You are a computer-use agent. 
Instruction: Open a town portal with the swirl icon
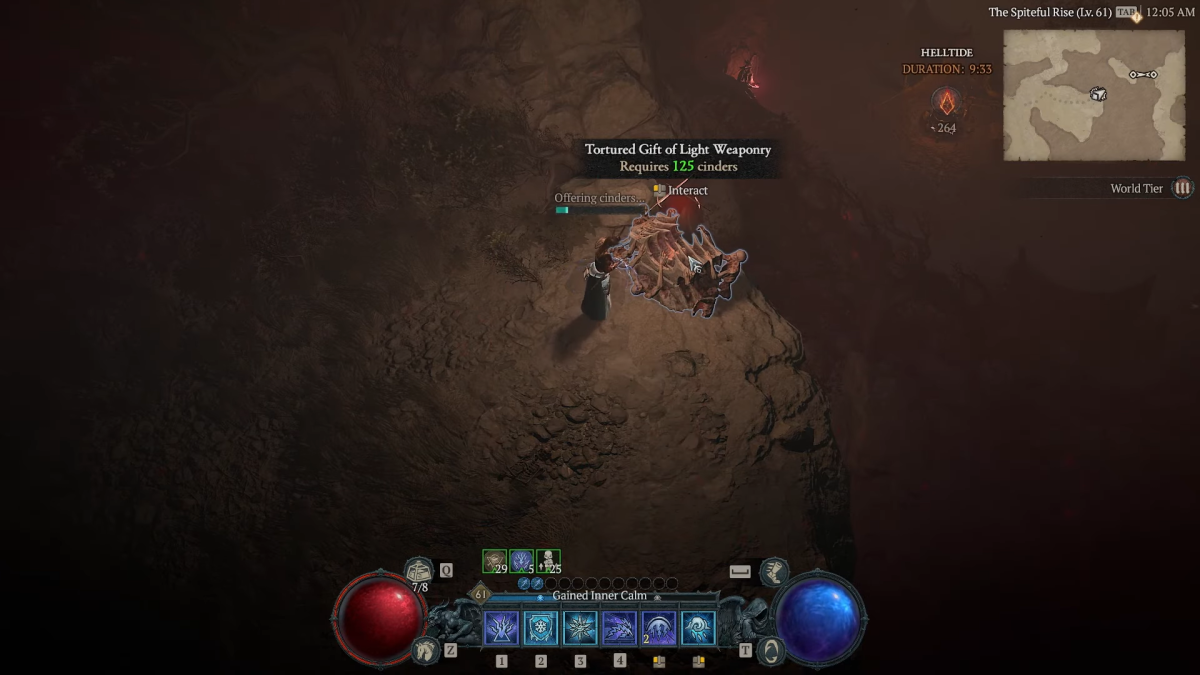(772, 650)
